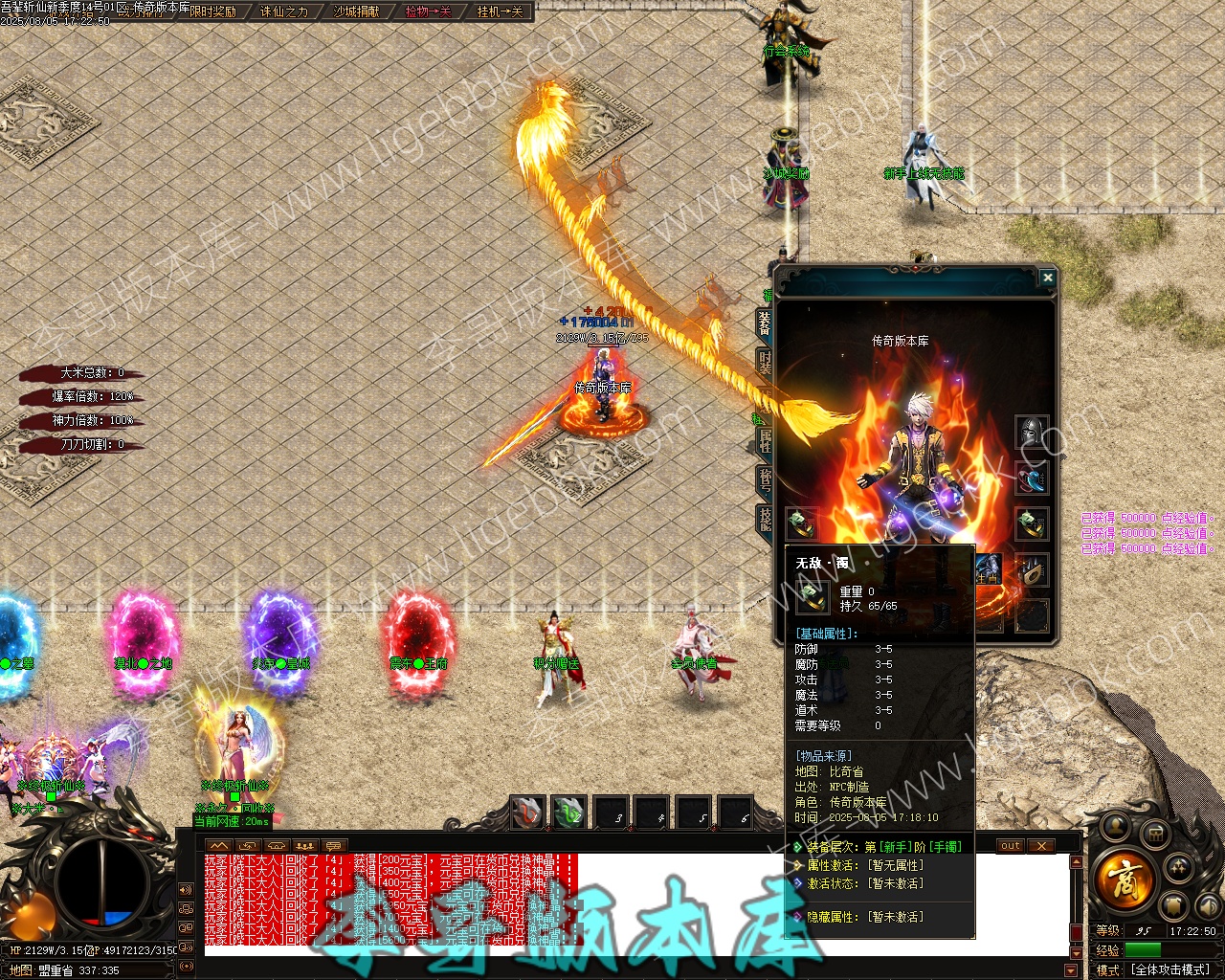
Task: Toggle the 挂机 auto-fight switch
Action: pyautogui.click(x=501, y=11)
